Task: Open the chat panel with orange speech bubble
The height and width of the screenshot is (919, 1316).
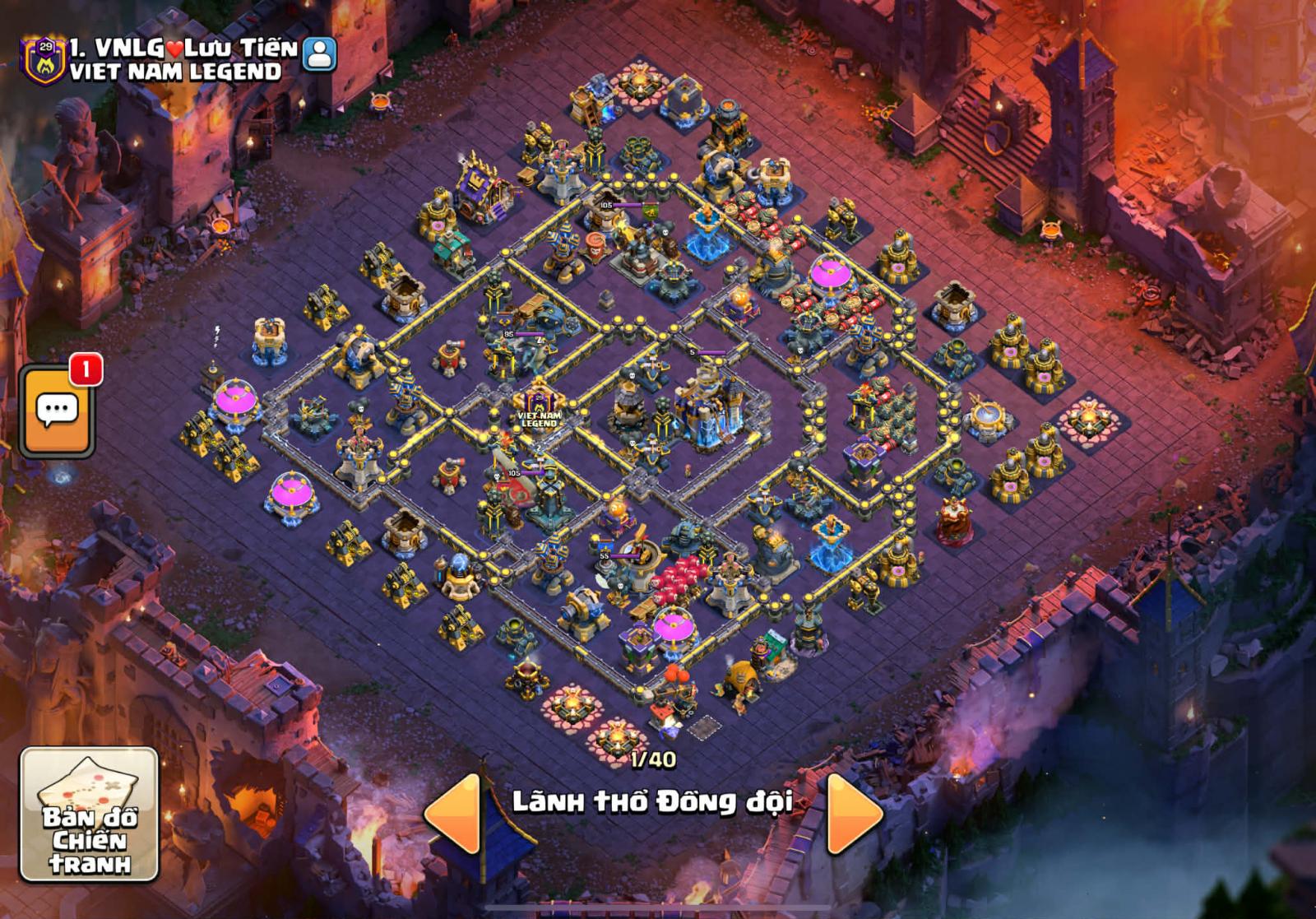Action: point(57,411)
